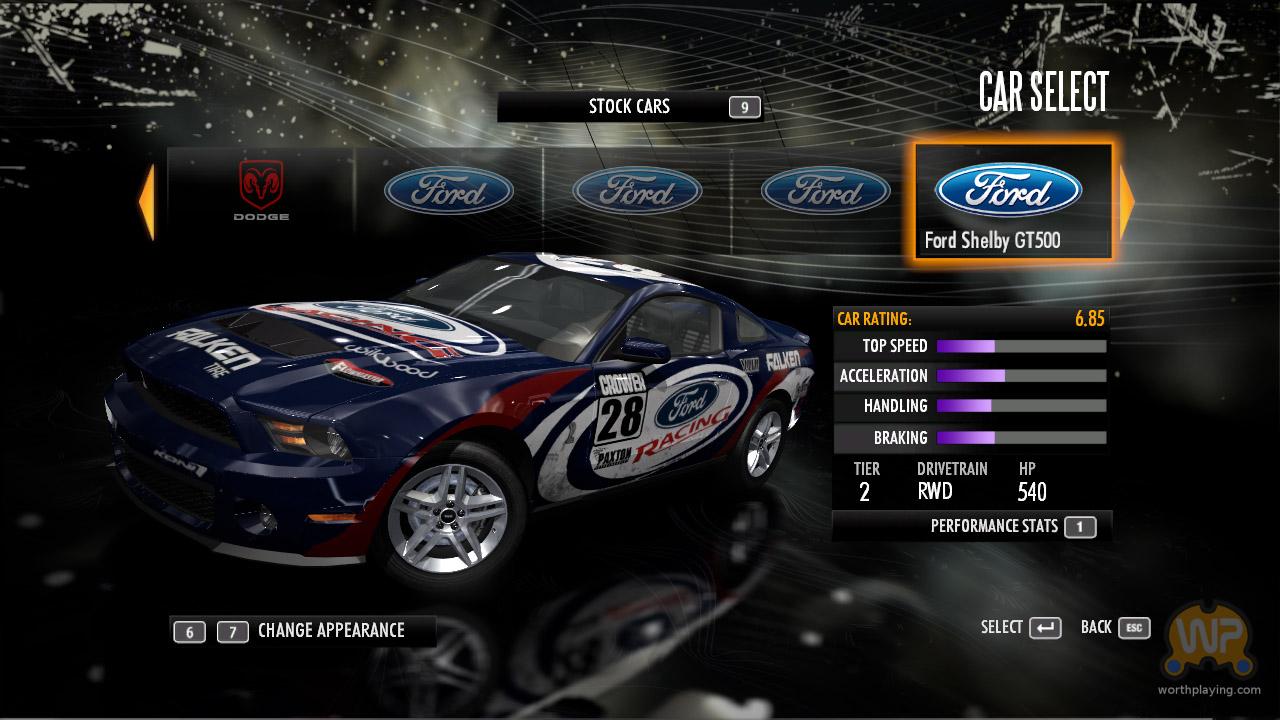The height and width of the screenshot is (720, 1280).
Task: Choose the highlighted Ford Shelby GT500 tile
Action: [1012, 202]
